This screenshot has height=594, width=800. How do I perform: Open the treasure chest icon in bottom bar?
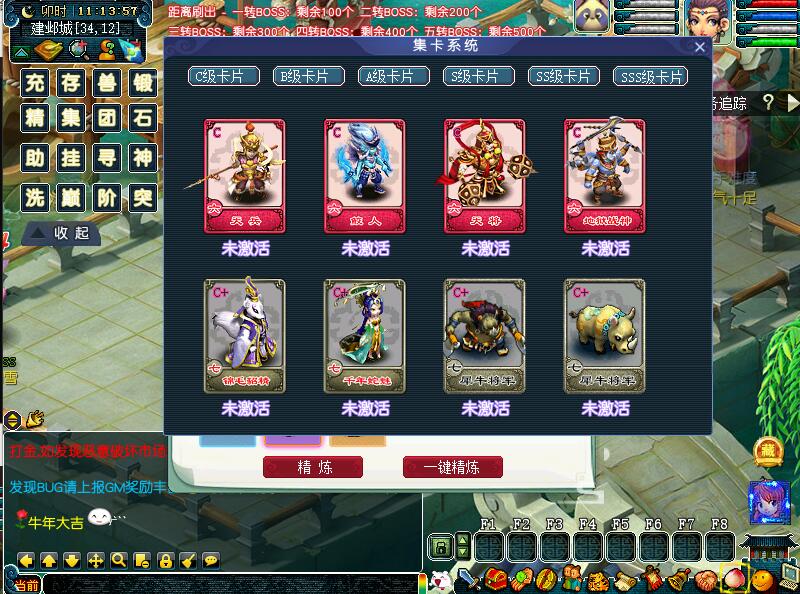(496, 578)
